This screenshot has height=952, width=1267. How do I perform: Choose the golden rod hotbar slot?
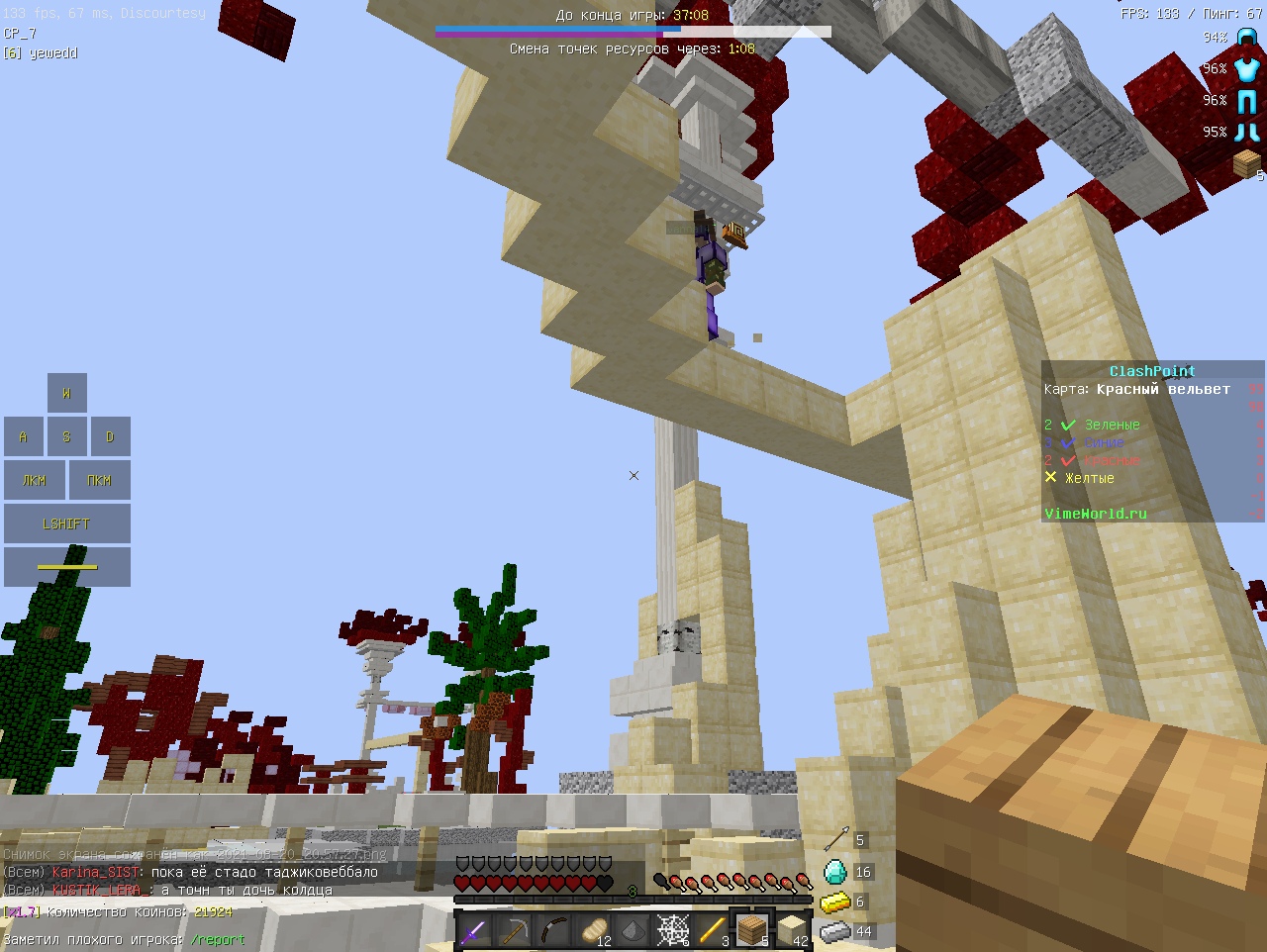click(713, 931)
